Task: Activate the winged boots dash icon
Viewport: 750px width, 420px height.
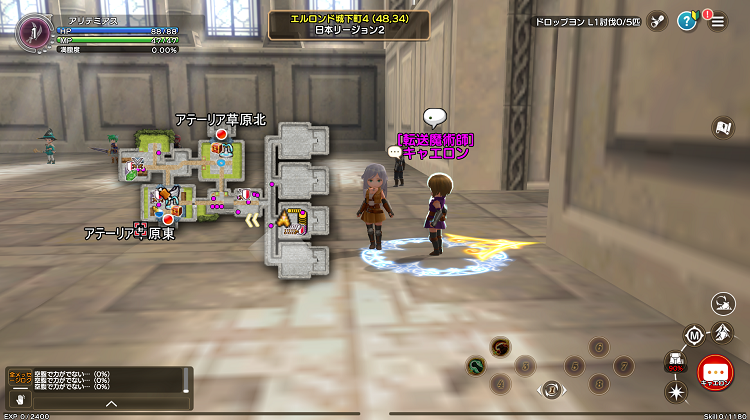Action: coord(723,331)
